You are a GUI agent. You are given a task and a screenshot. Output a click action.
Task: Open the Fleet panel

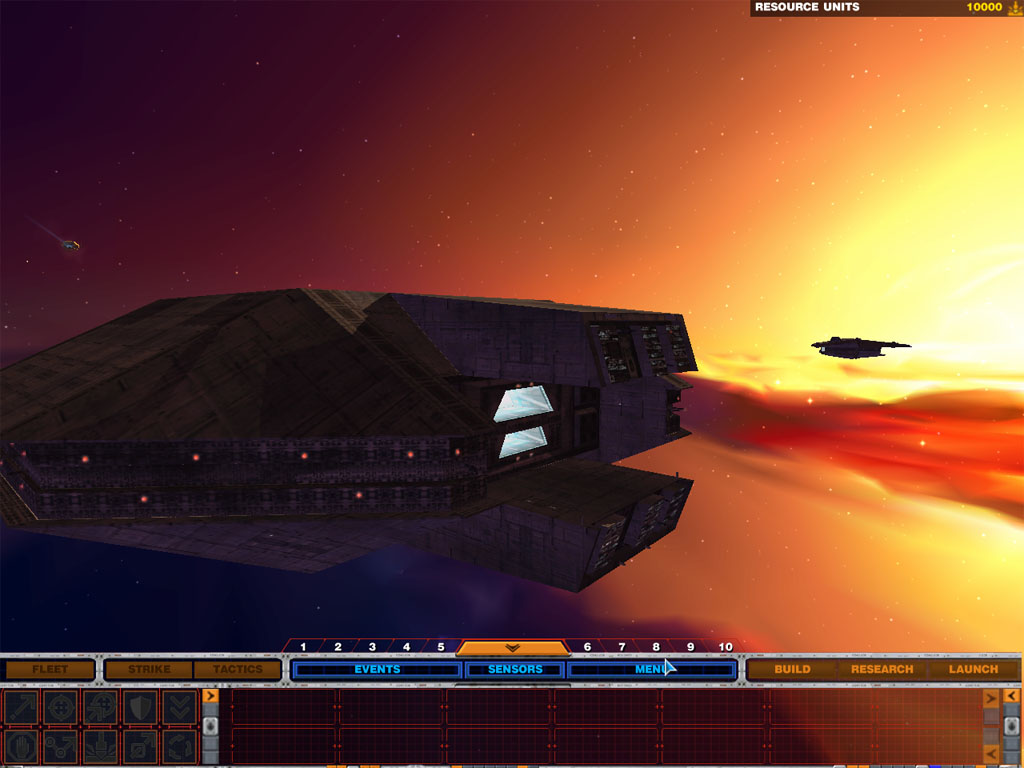pos(50,669)
